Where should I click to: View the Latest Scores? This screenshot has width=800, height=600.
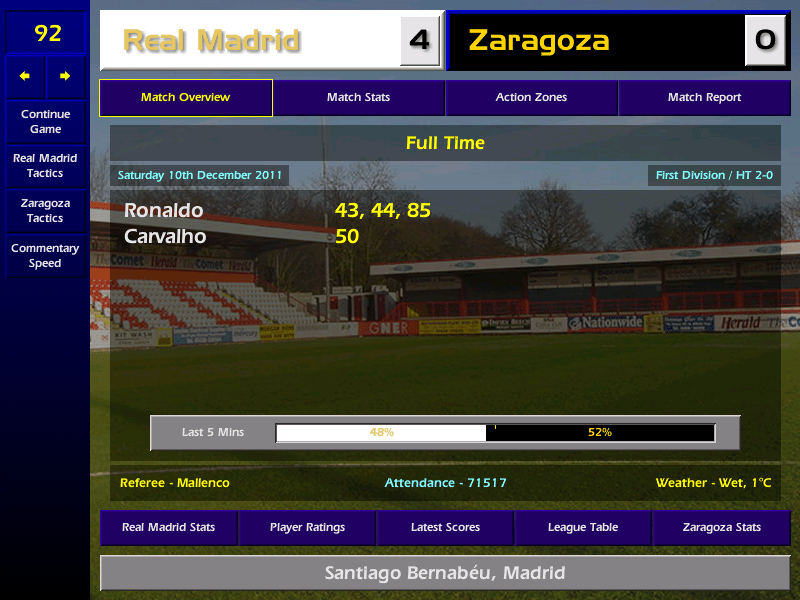445,527
